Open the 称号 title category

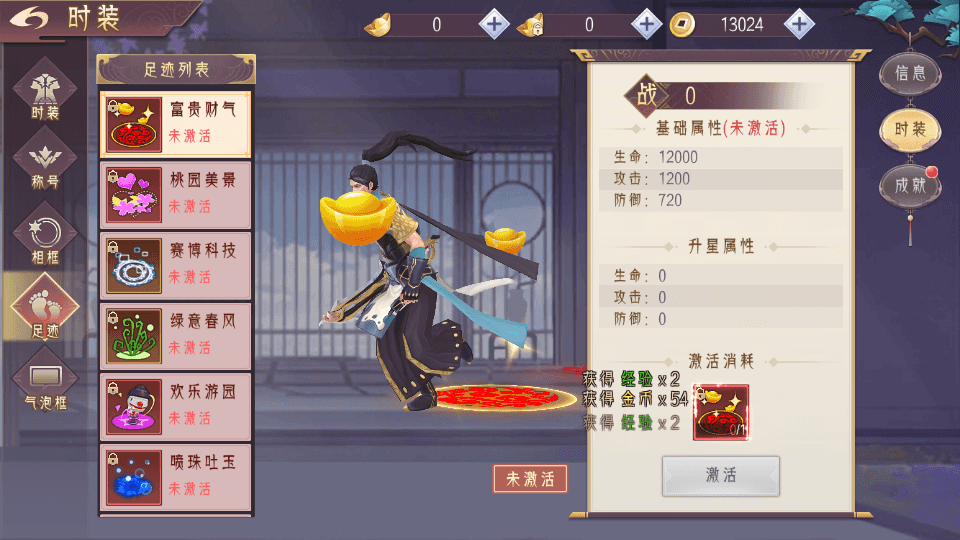[45, 163]
